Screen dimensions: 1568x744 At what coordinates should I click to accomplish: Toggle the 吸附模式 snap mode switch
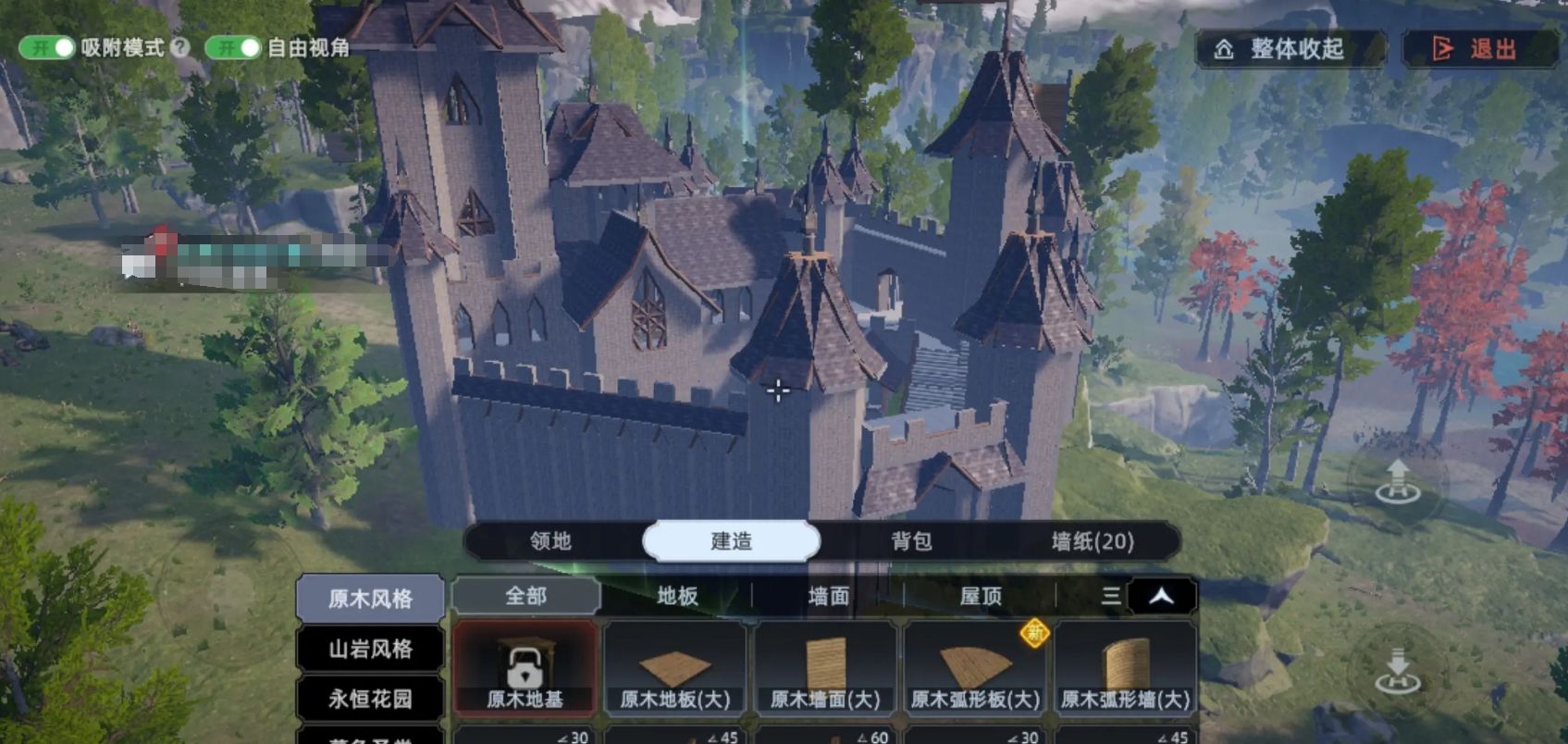[47, 47]
